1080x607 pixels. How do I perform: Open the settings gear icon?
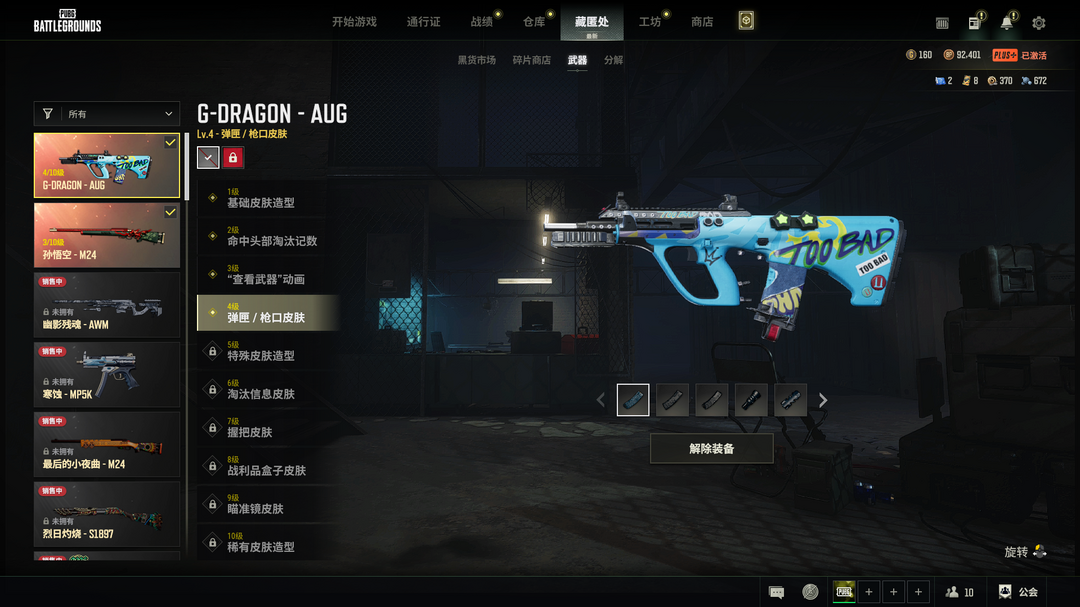click(x=1039, y=23)
